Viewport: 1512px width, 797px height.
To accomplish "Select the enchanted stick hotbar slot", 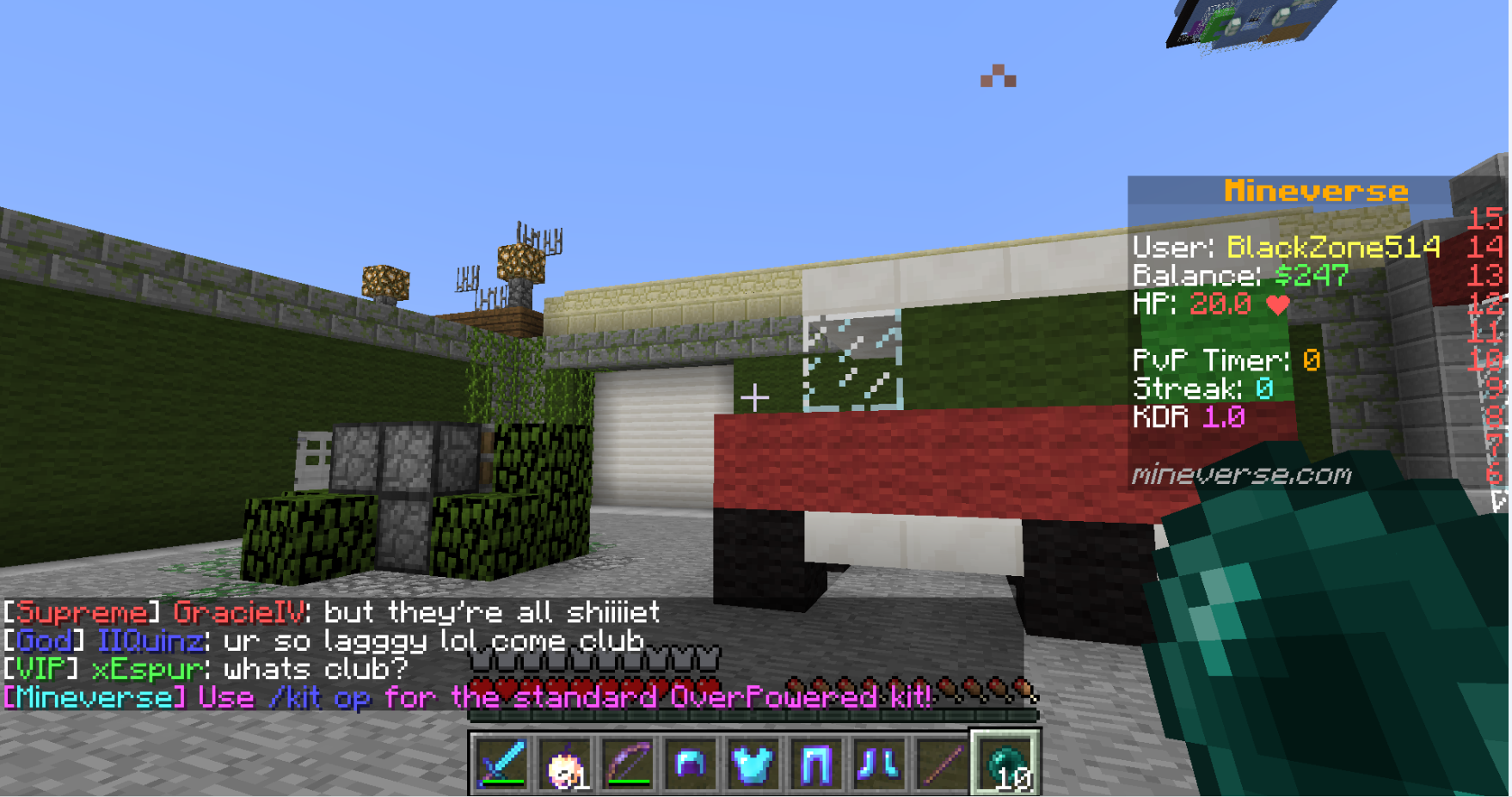I will click(x=942, y=763).
